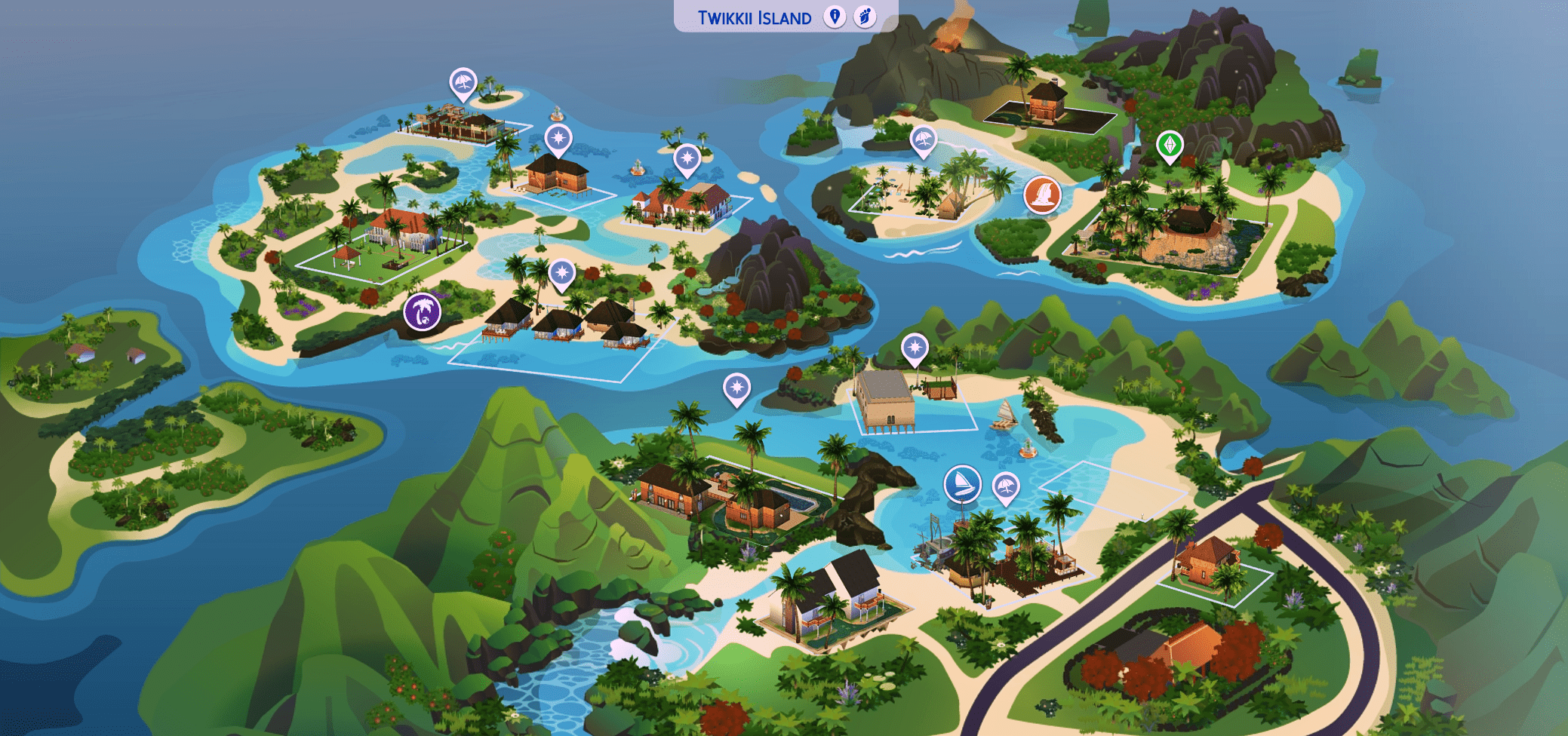The width and height of the screenshot is (1568, 736).
Task: Select the green plumbob household marker
Action: click(1170, 145)
